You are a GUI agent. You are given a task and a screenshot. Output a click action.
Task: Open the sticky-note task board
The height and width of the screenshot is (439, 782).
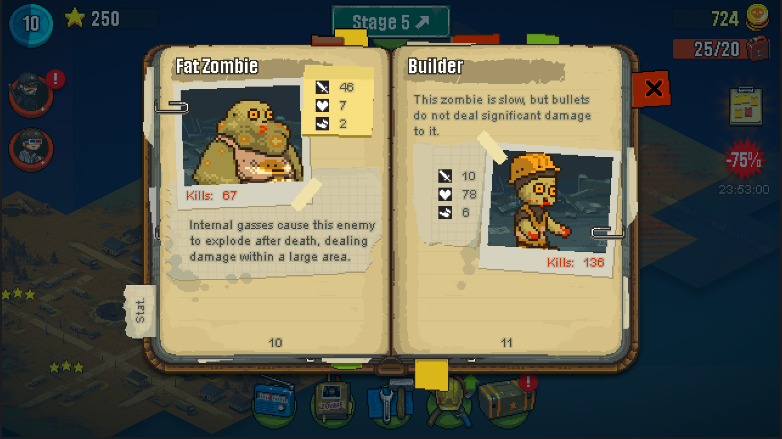pos(745,104)
